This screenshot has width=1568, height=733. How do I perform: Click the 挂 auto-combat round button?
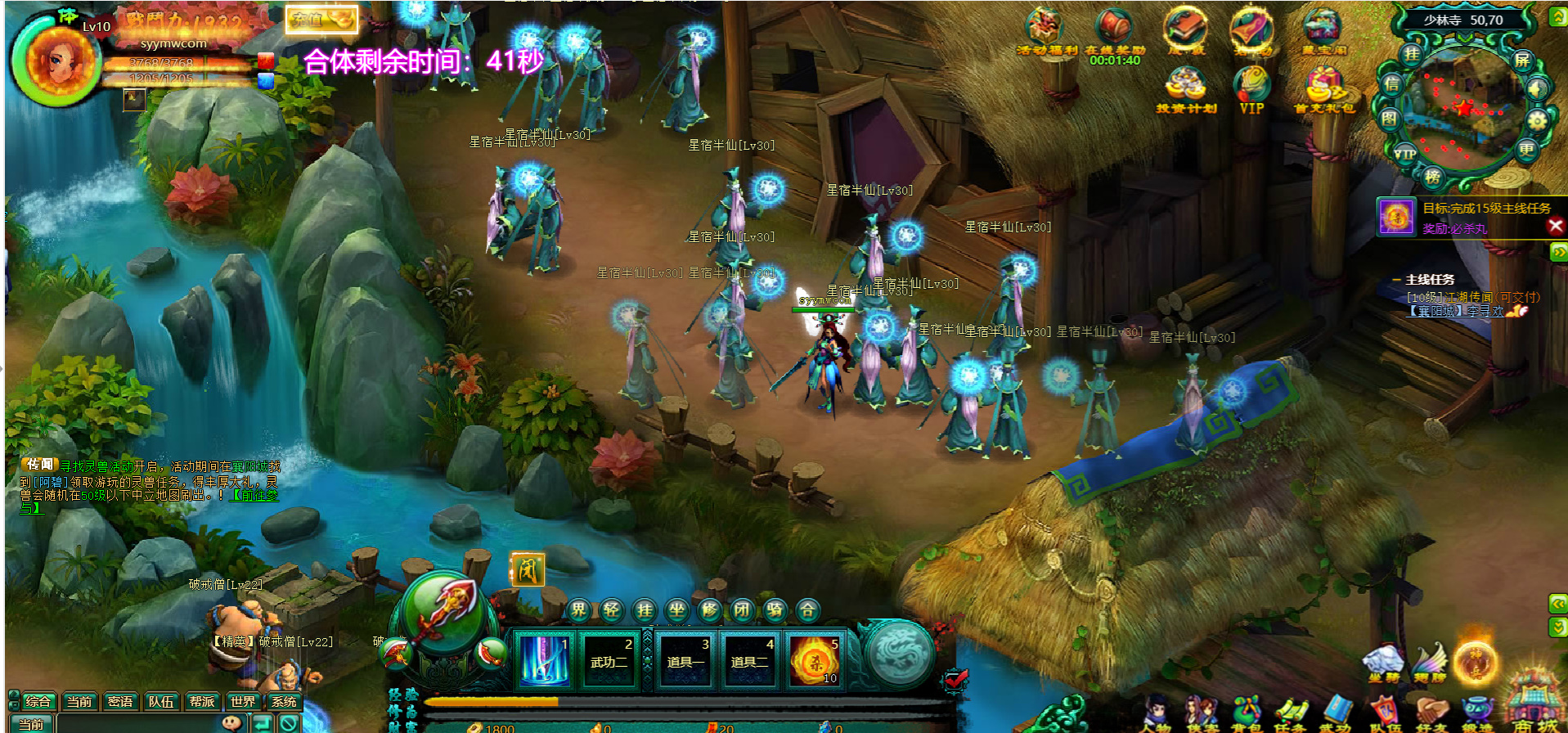[x=645, y=610]
